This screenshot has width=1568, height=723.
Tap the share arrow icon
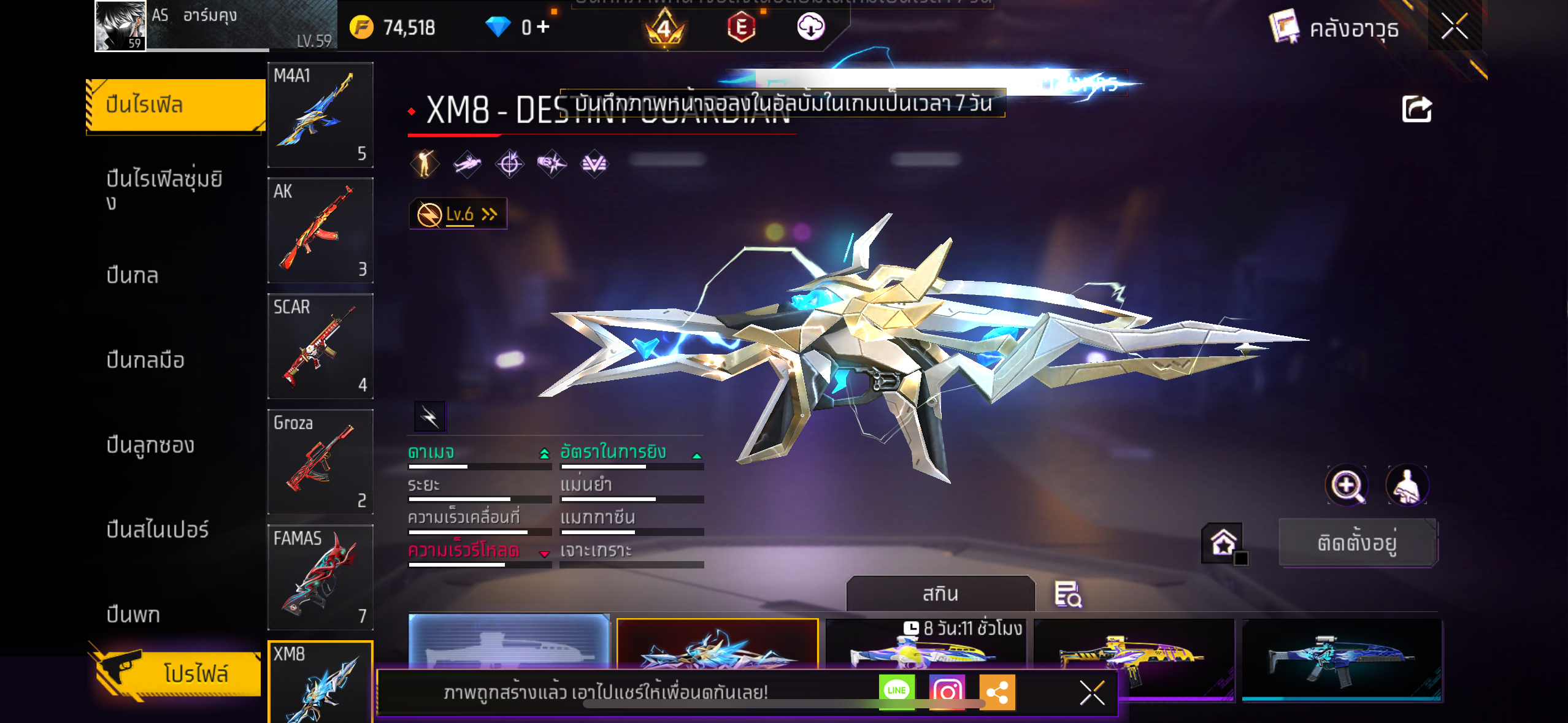[x=1416, y=109]
